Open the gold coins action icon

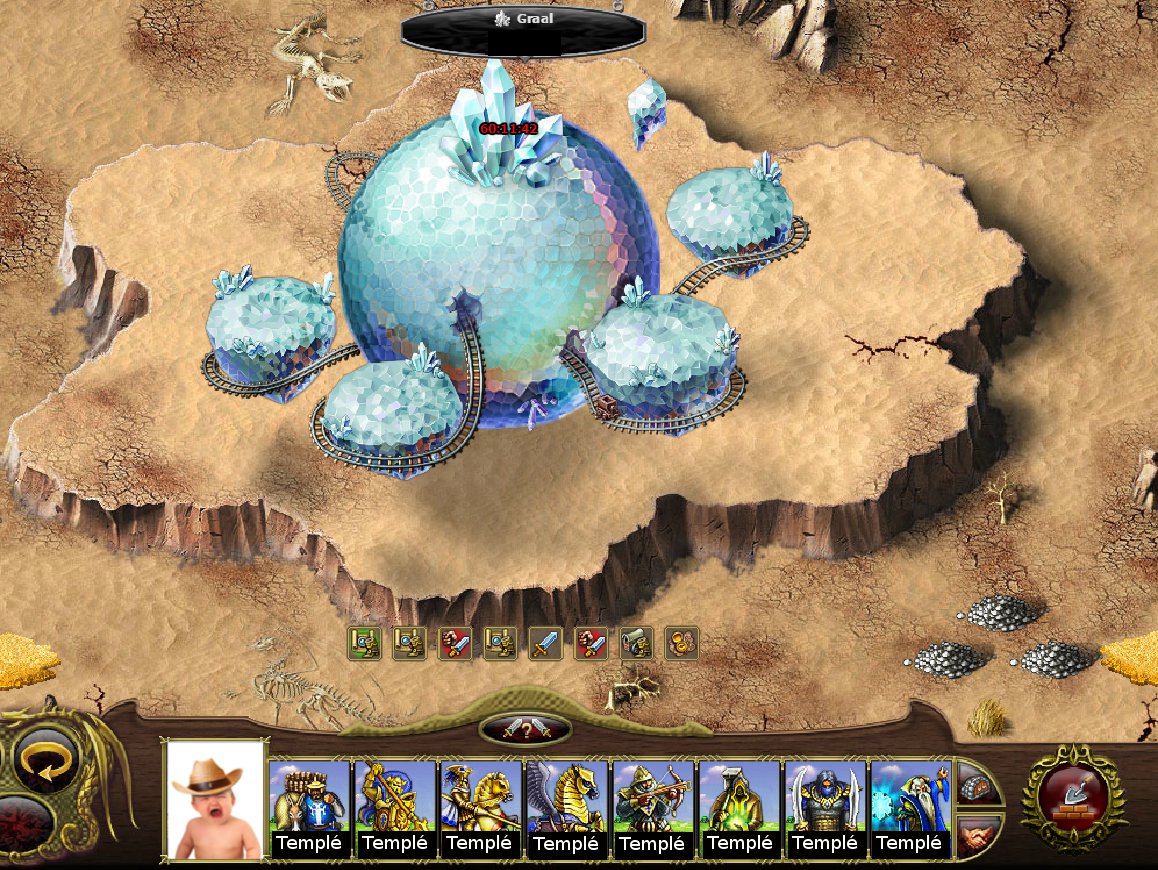click(x=682, y=643)
